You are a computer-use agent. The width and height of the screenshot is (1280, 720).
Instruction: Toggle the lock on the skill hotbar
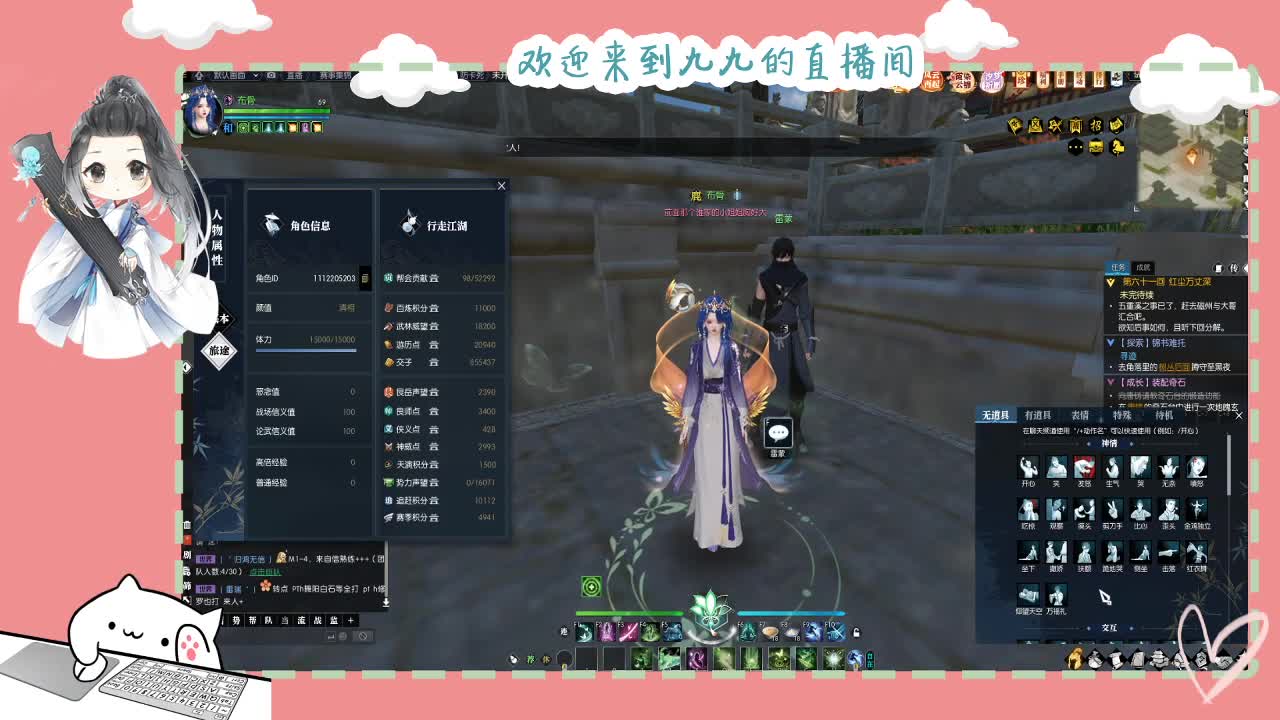pos(855,634)
